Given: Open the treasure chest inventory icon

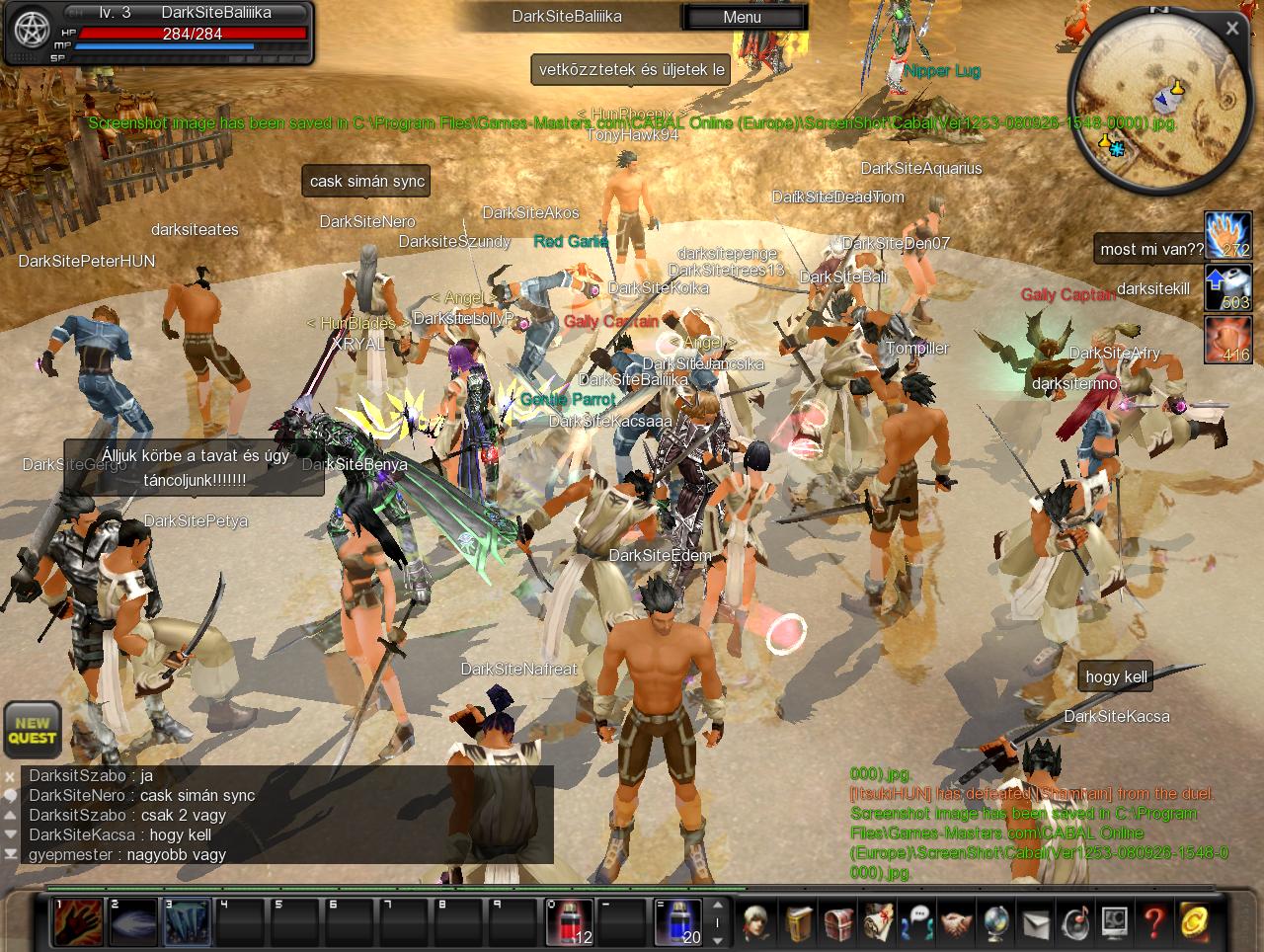Looking at the screenshot, I should point(838,923).
